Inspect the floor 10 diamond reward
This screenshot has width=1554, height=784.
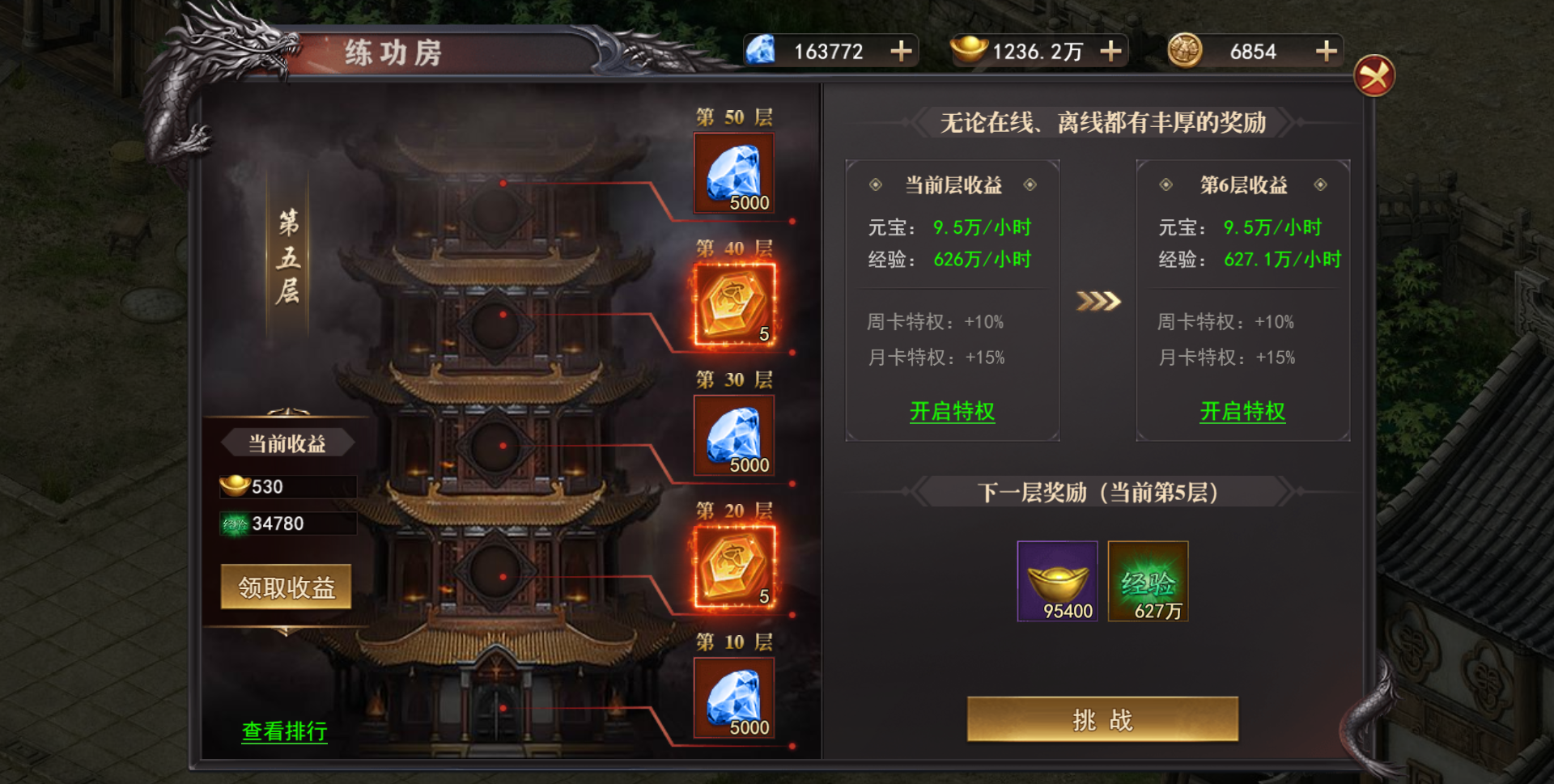pyautogui.click(x=734, y=698)
